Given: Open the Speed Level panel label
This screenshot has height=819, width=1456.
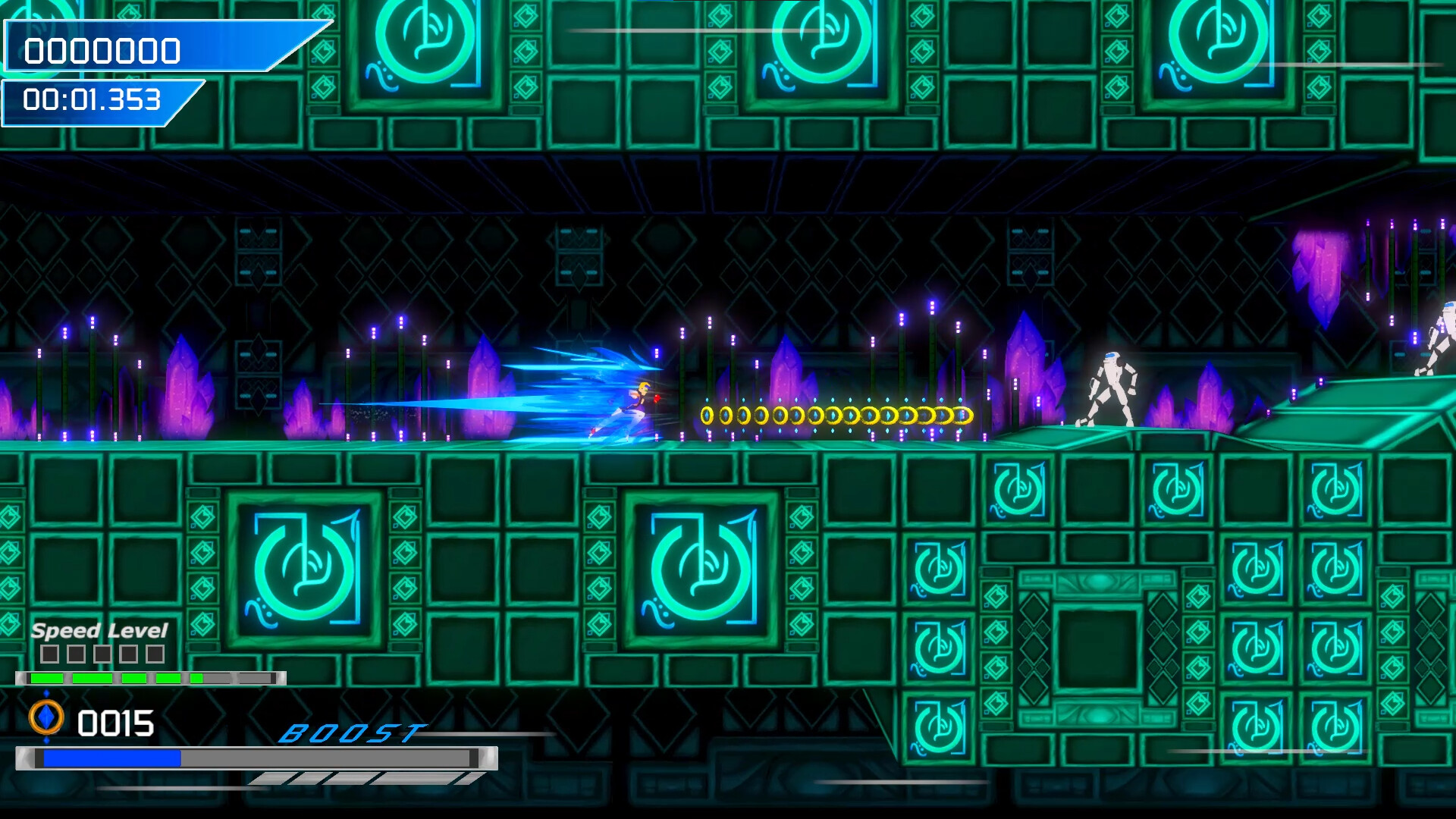Looking at the screenshot, I should [99, 630].
